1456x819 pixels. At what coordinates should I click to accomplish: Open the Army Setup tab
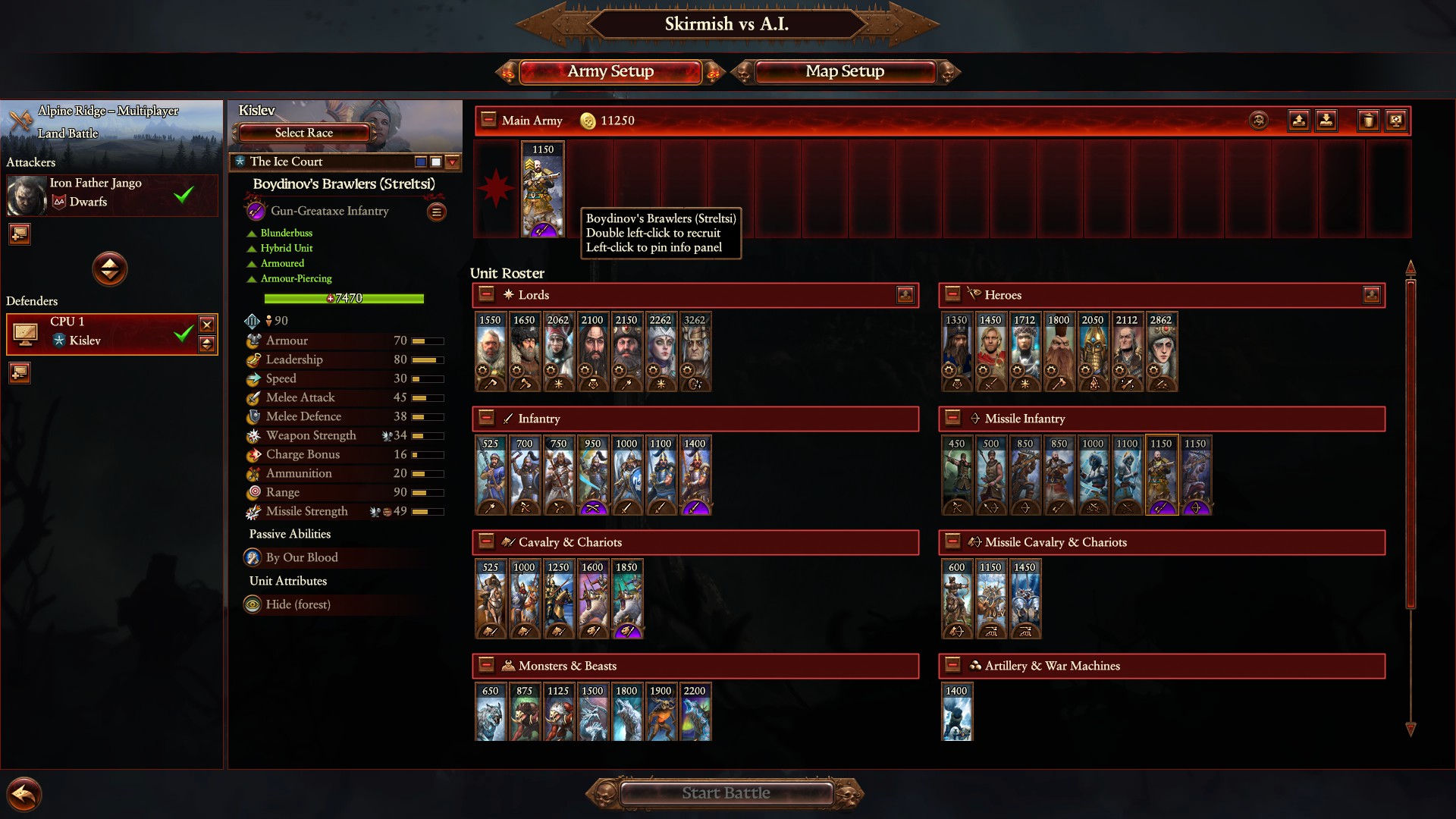[610, 71]
